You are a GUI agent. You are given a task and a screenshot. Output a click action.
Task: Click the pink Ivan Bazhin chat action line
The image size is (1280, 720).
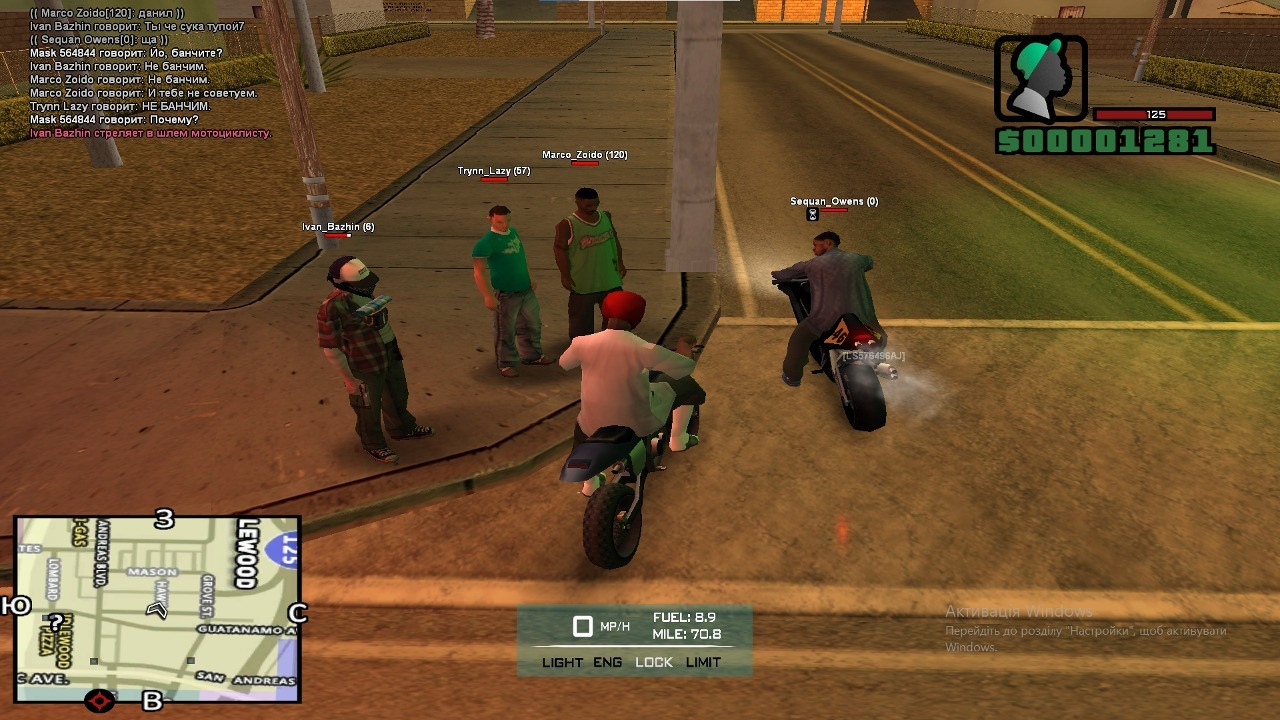pyautogui.click(x=150, y=133)
